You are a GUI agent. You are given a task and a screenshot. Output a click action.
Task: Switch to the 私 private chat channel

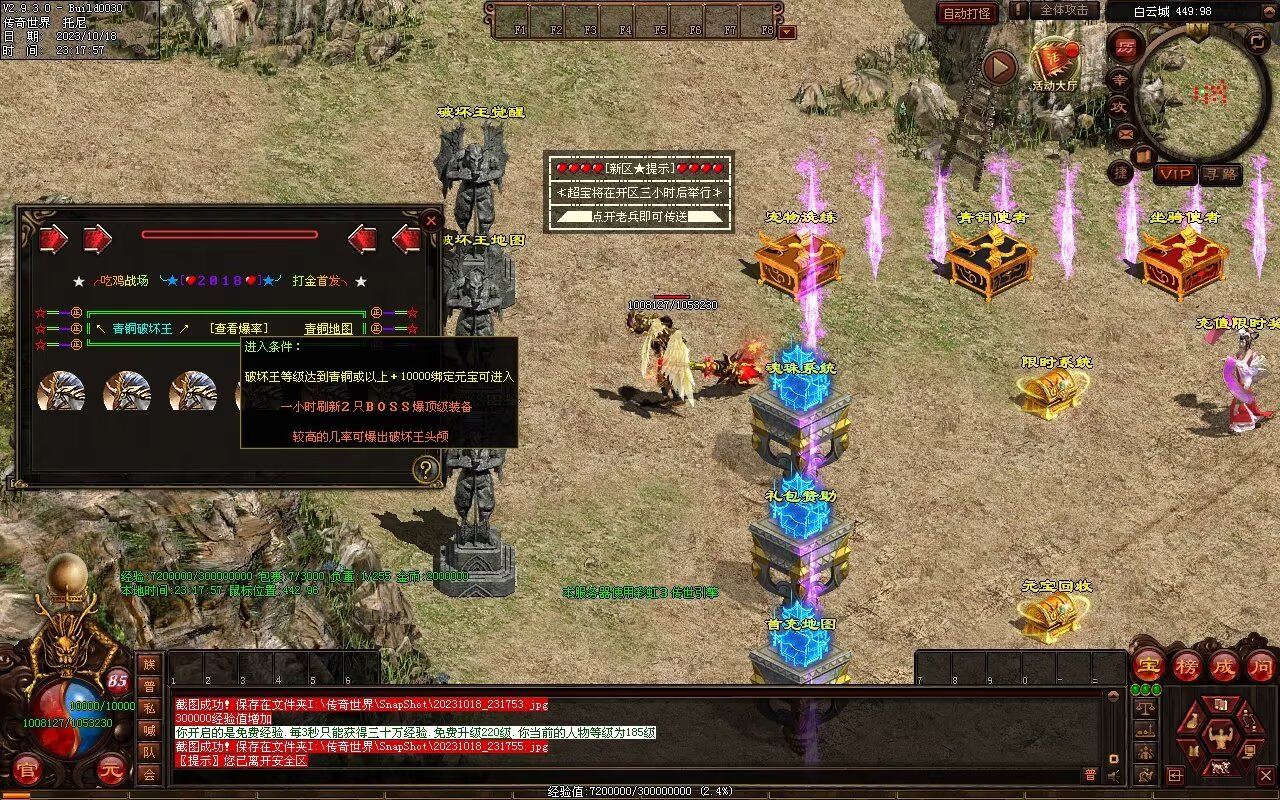coord(149,707)
